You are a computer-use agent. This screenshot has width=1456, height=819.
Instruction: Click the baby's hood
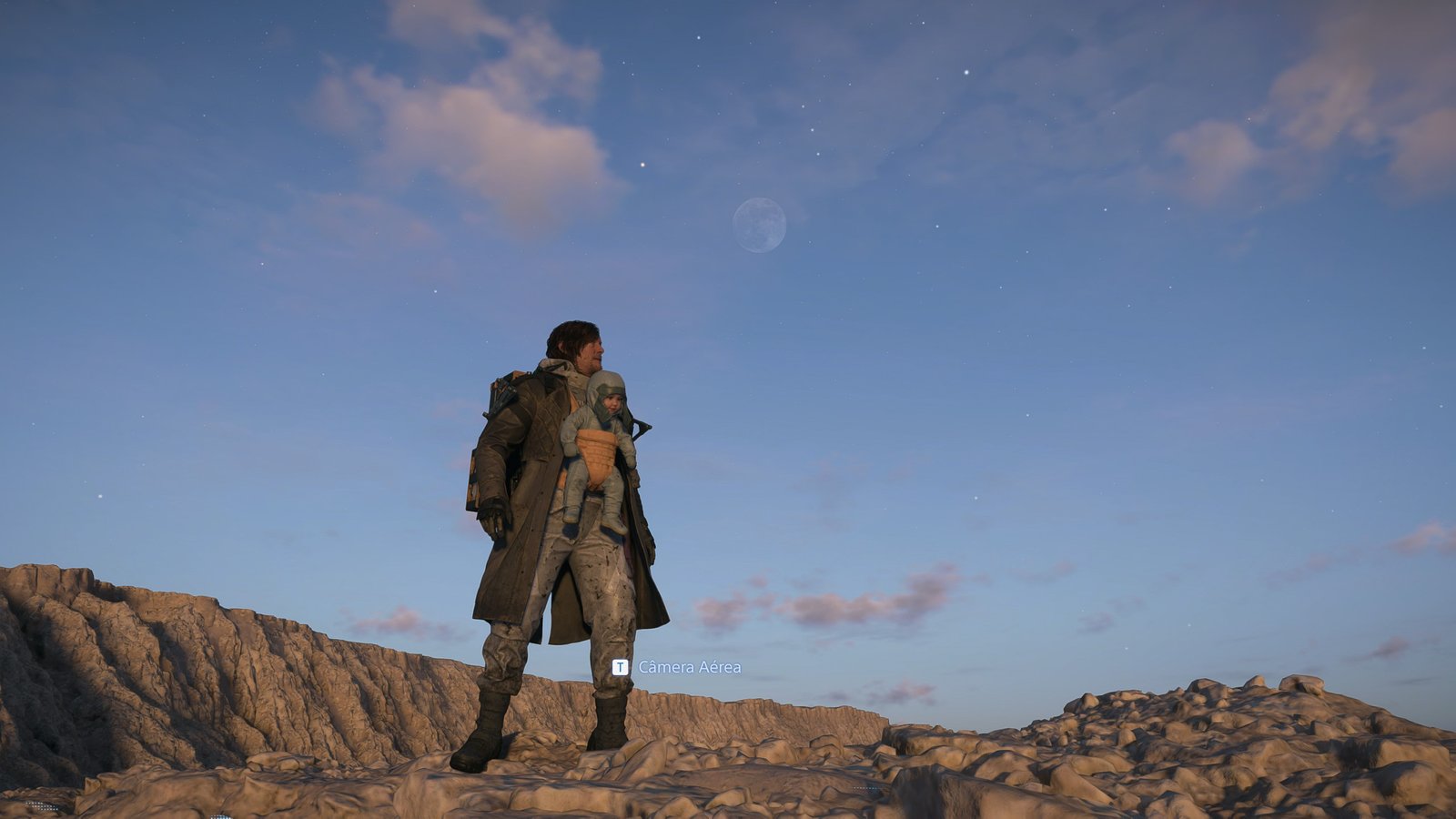[x=605, y=387]
